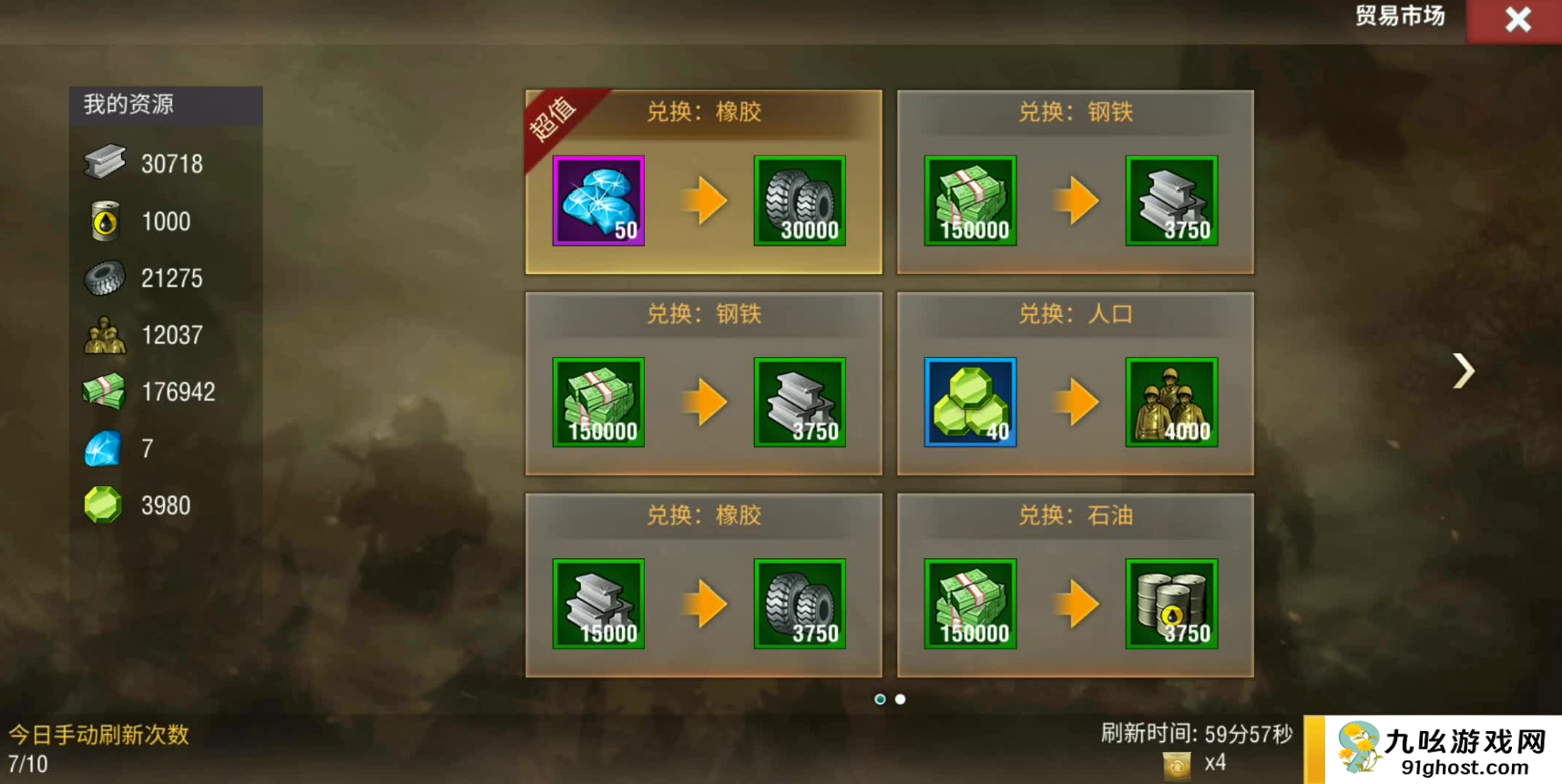Click the 30000 rubber tires reward icon
Screen dimensions: 1562x784
click(800, 200)
